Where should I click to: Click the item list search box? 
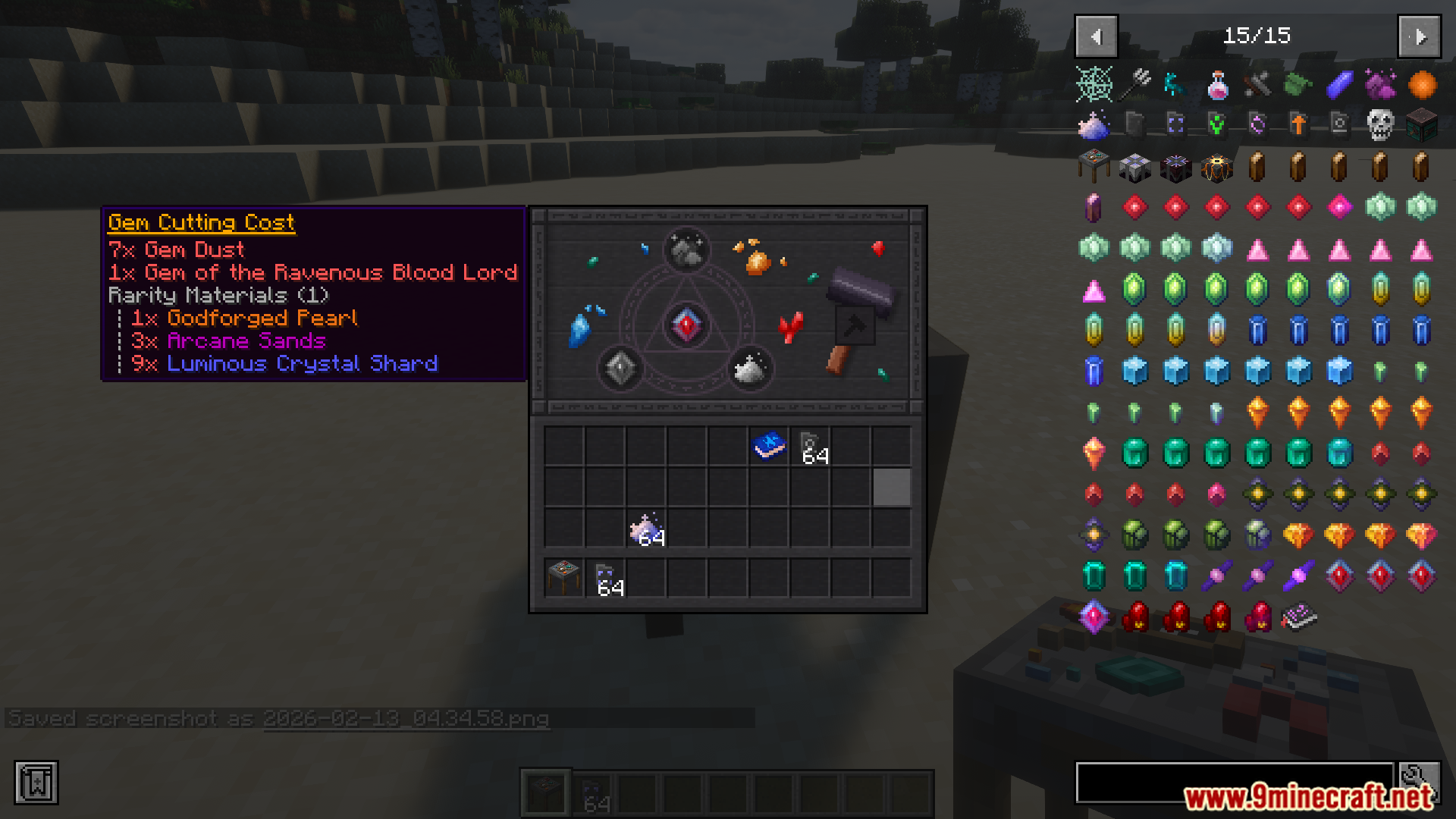1235,783
